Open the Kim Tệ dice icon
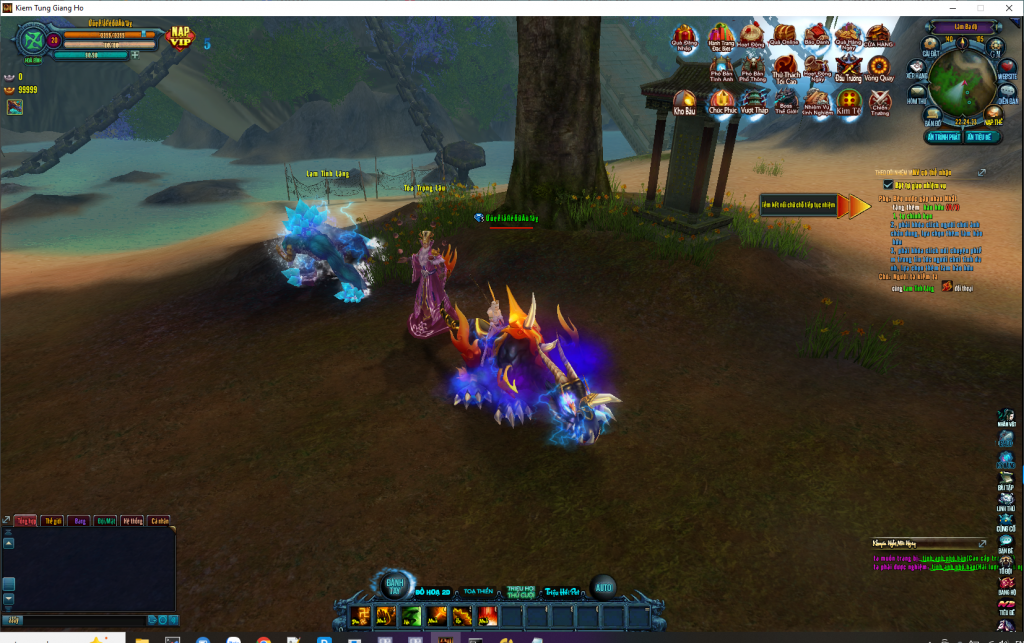Screen dimensions: 1024x643 pos(848,99)
